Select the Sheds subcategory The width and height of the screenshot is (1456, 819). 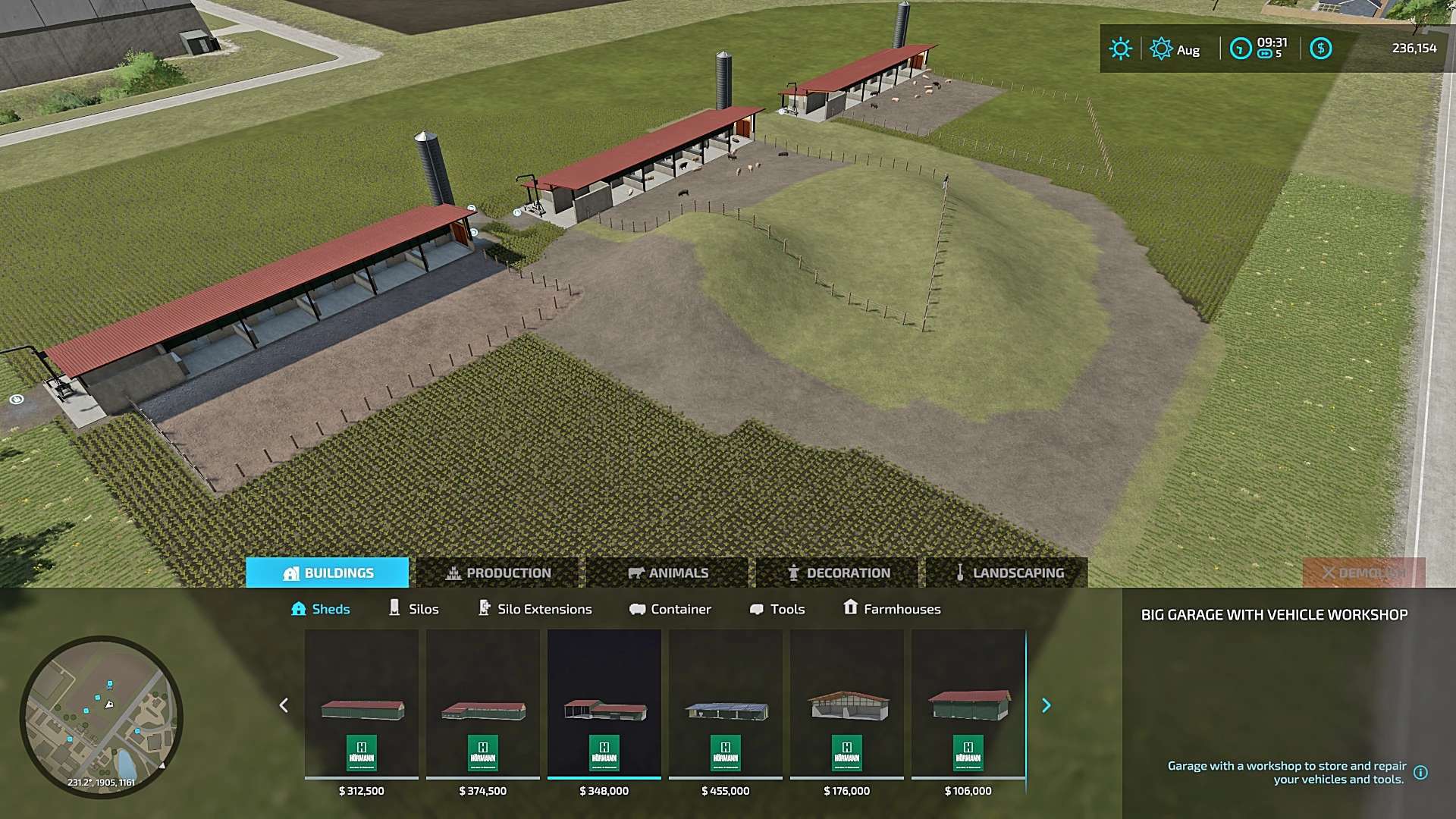point(321,609)
